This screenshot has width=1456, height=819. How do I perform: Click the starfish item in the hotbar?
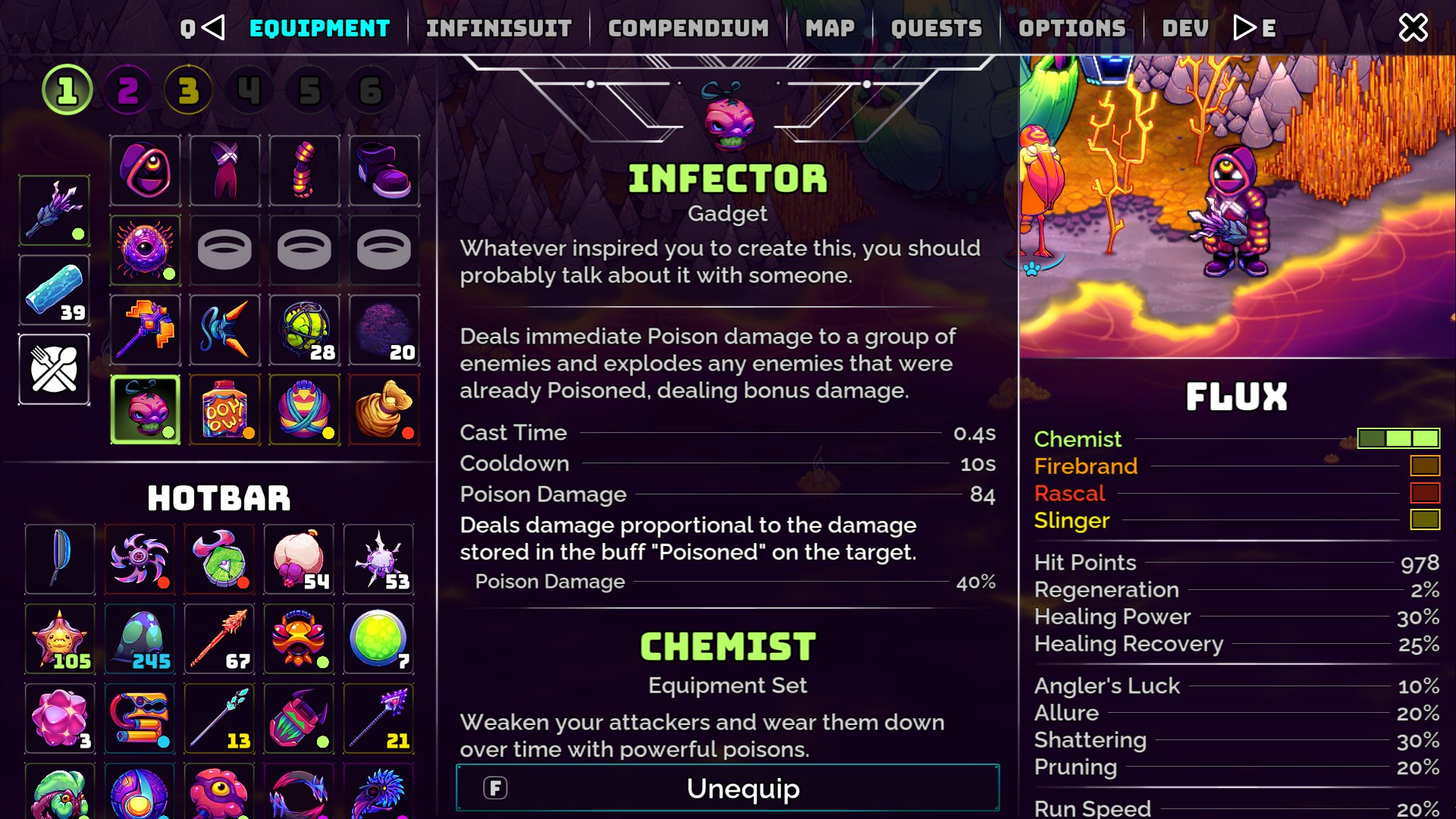point(60,639)
